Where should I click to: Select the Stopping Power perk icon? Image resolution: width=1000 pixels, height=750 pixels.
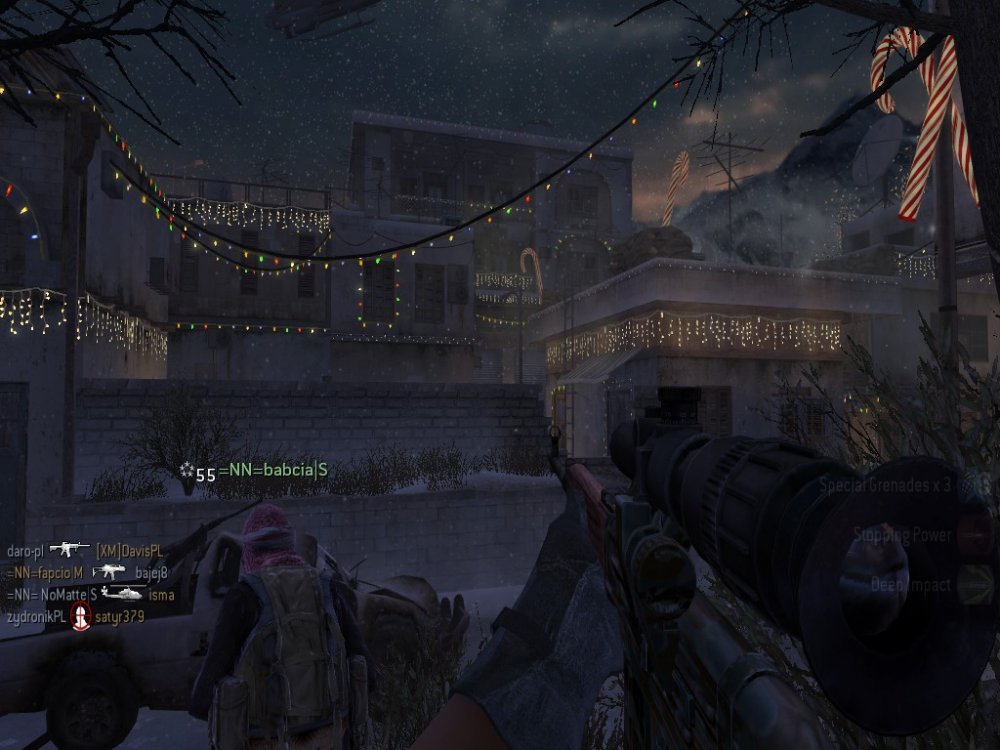(x=974, y=536)
